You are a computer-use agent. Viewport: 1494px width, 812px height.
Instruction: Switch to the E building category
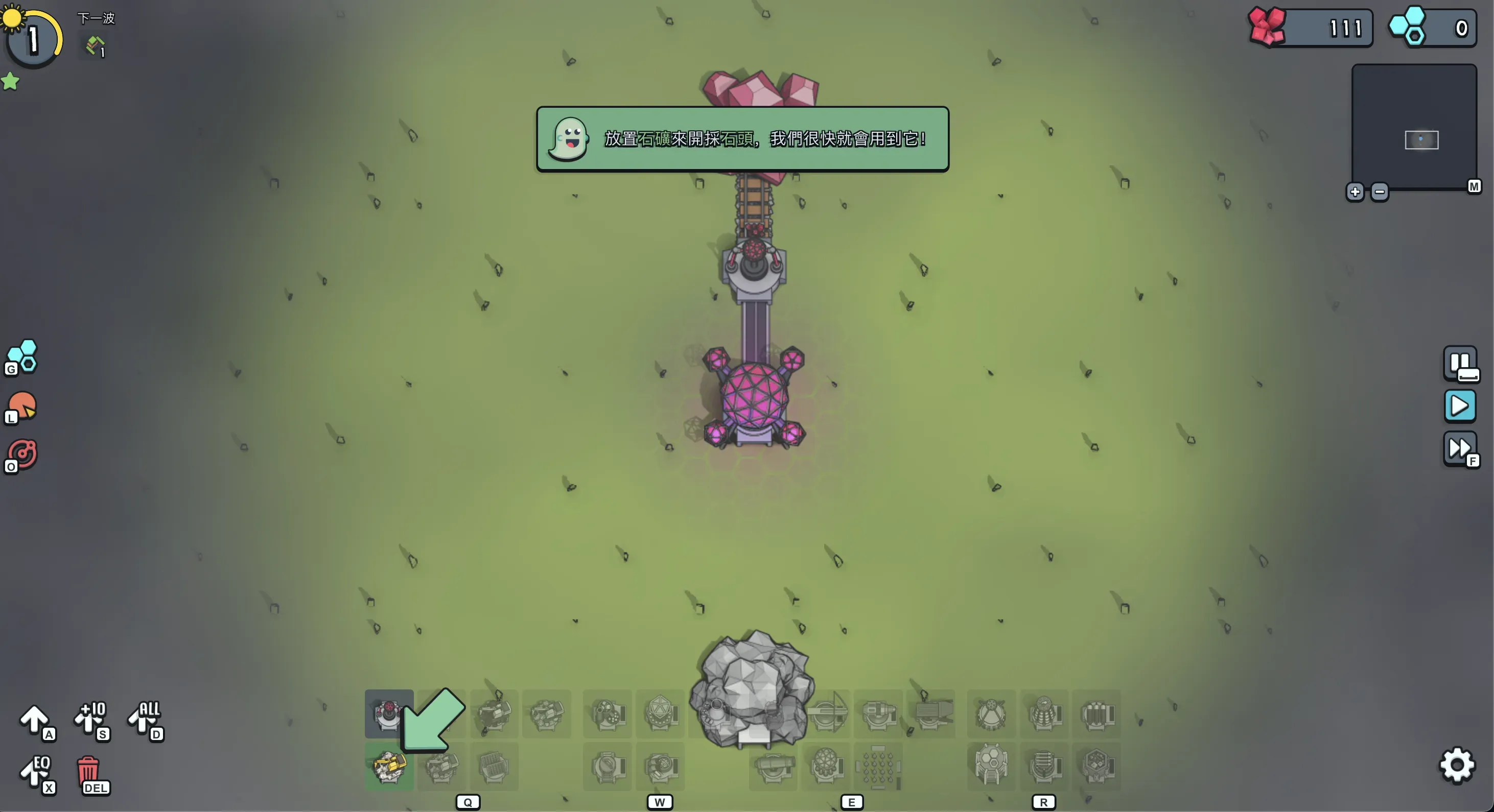pos(852,802)
